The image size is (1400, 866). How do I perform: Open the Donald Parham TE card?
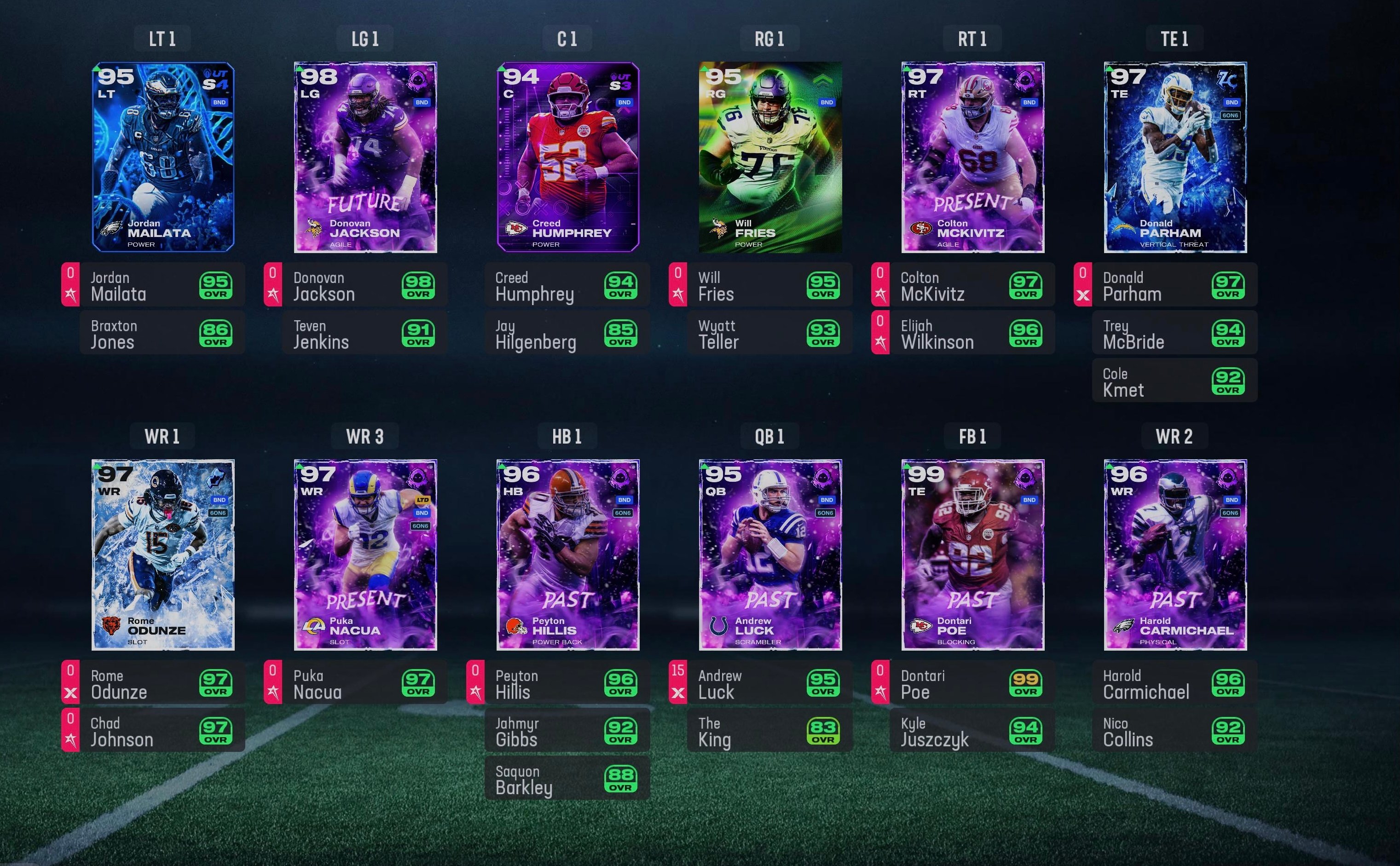coord(1175,157)
